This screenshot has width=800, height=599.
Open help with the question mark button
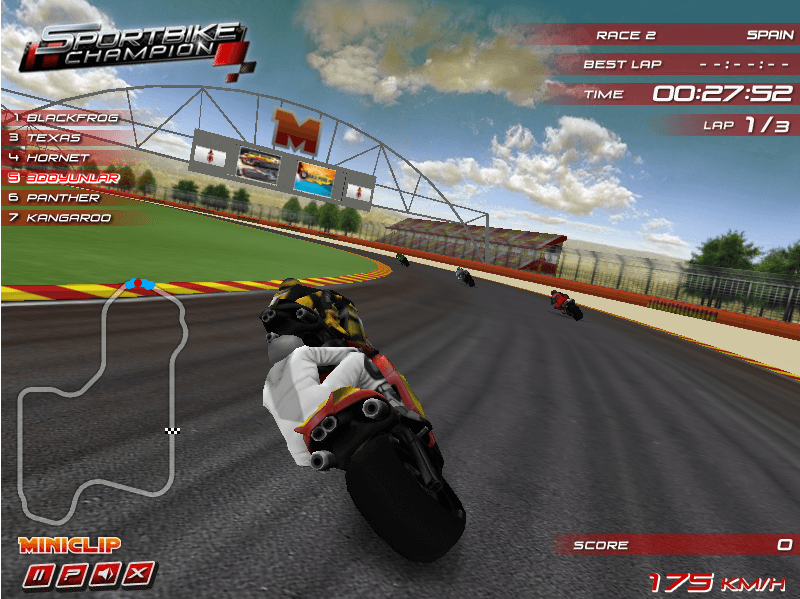[x=73, y=574]
